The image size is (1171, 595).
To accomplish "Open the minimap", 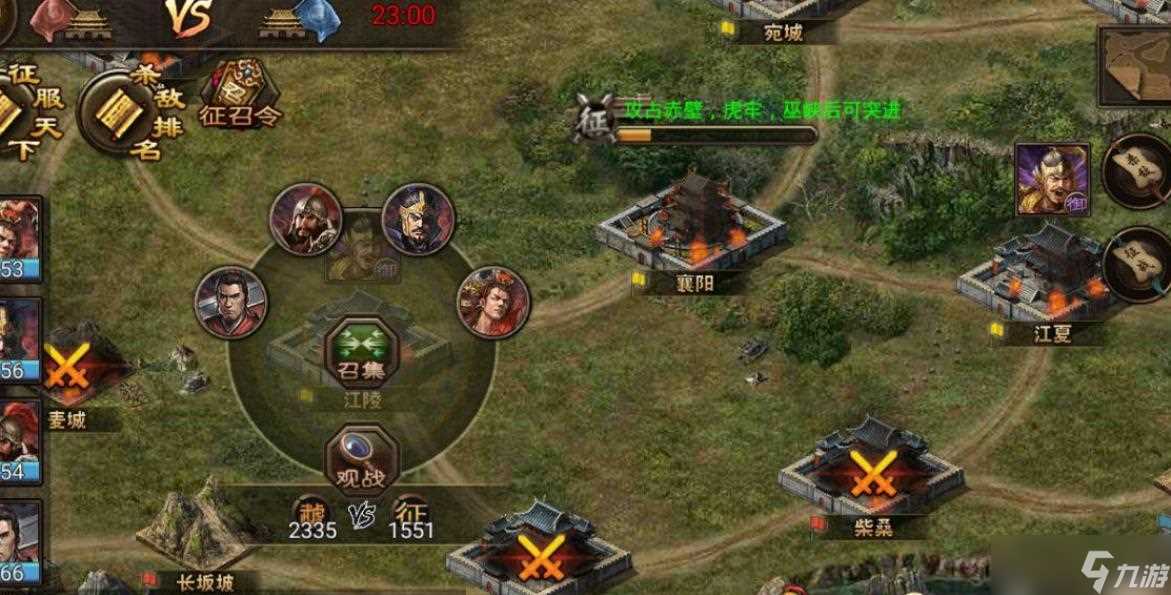I will (x=1135, y=66).
